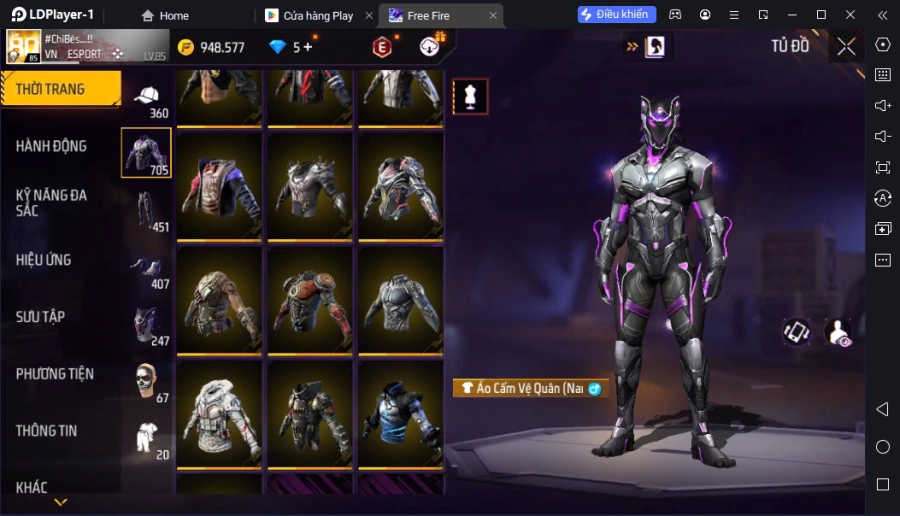Open the Hành Động menu entry
Screen dimensions: 900x516
[51, 146]
